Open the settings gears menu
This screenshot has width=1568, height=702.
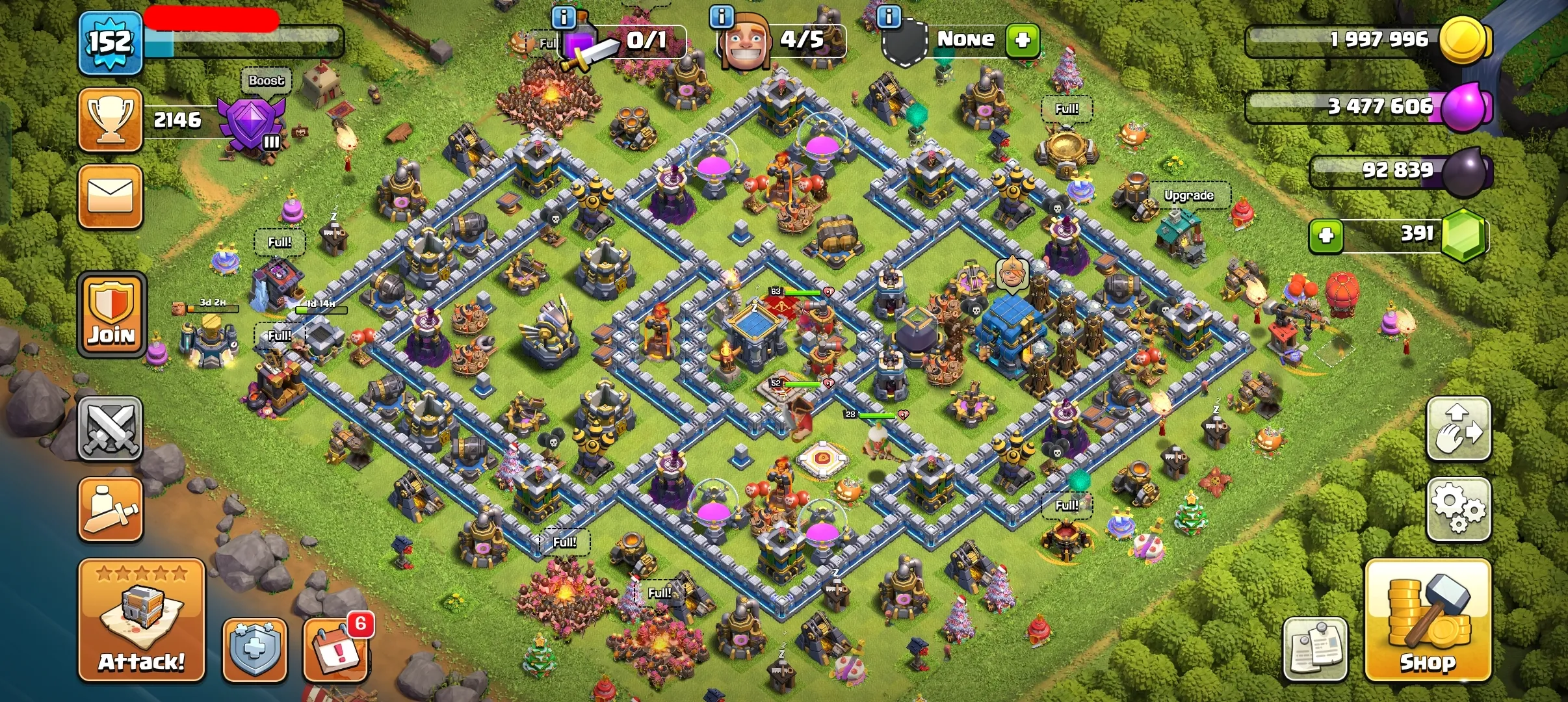coord(1459,509)
